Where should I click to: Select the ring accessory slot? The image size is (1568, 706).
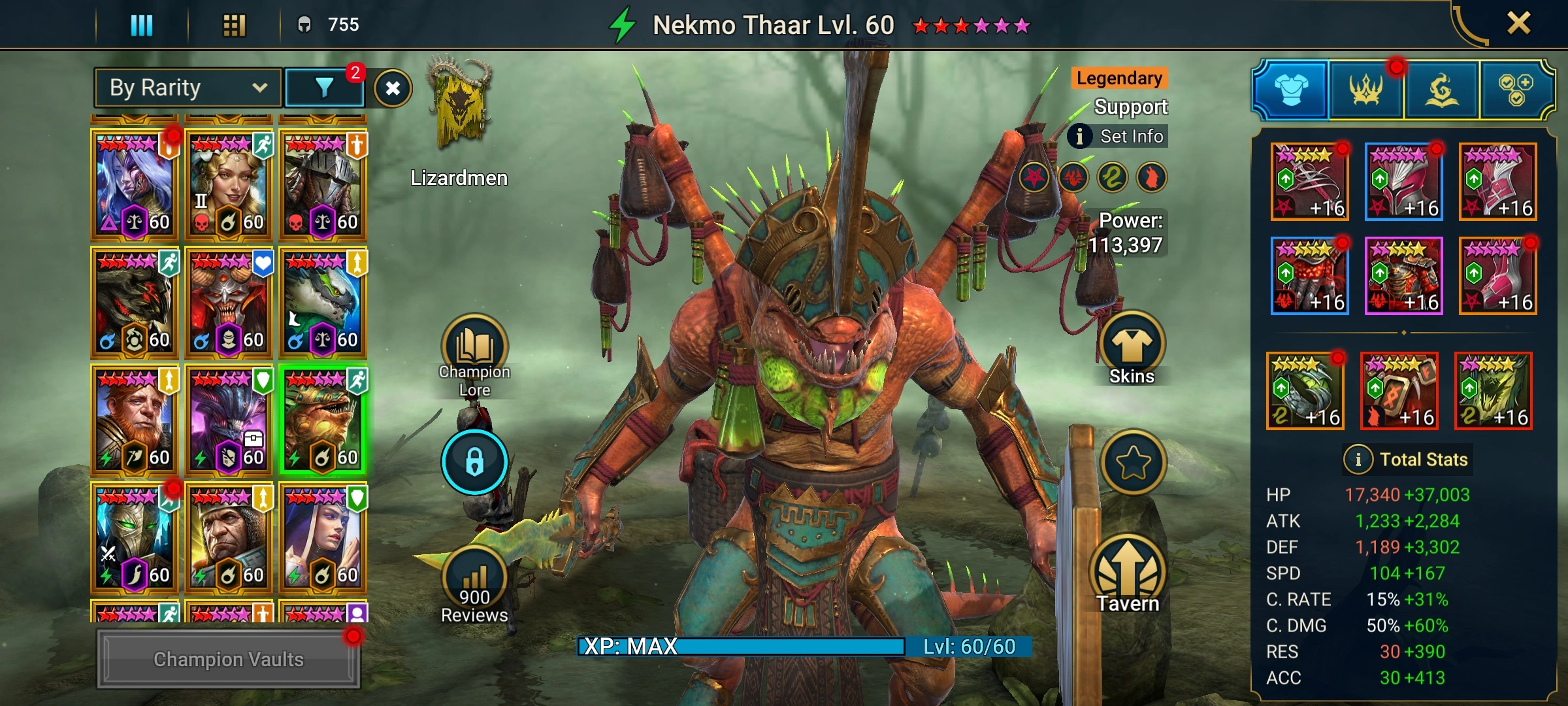1305,391
